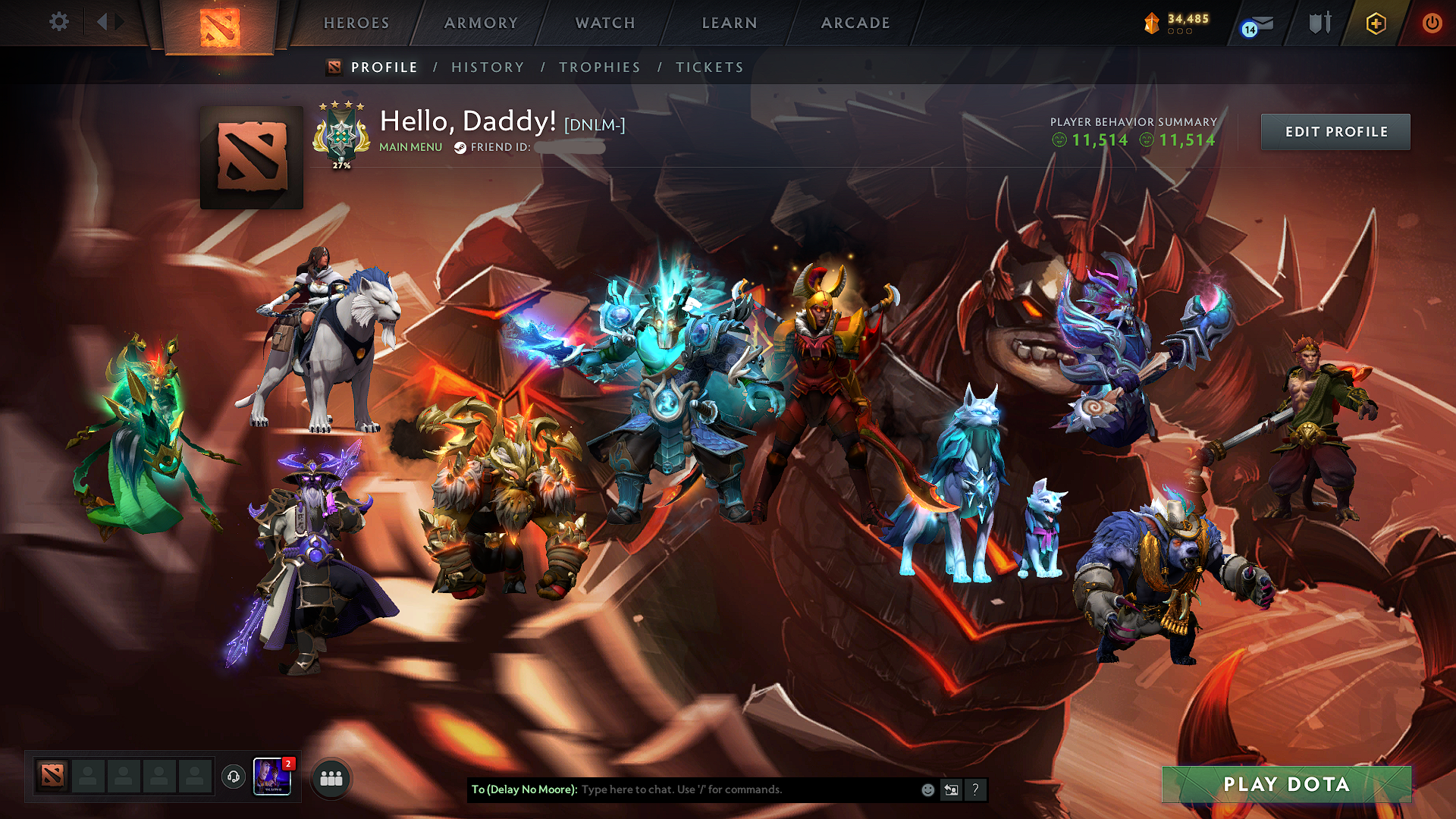Click the battle point shards icon
The width and height of the screenshot is (1456, 819).
tap(1150, 23)
